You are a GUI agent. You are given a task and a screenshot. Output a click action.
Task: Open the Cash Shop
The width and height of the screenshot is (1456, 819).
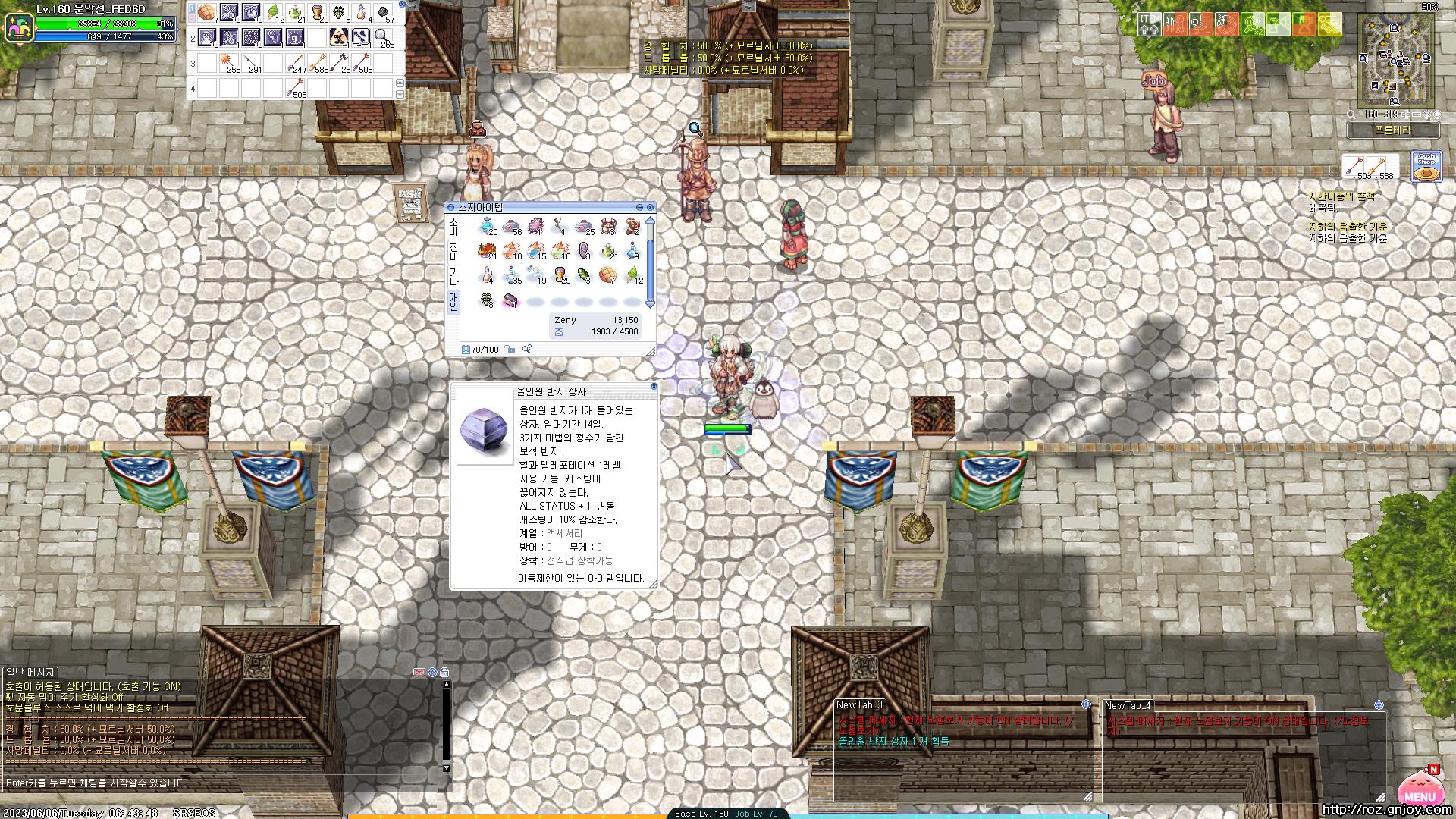pyautogui.click(x=1426, y=167)
